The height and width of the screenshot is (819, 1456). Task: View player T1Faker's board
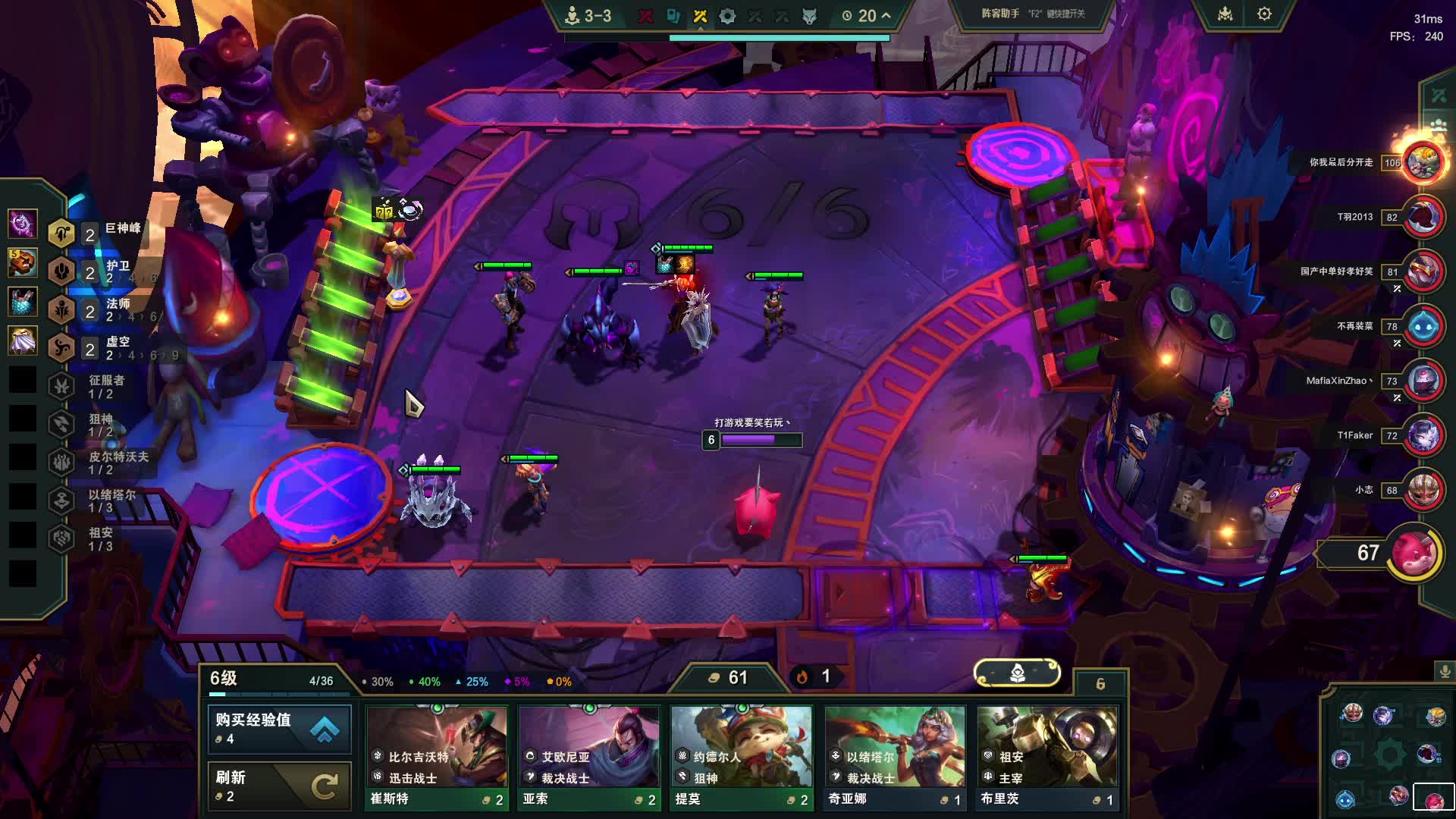pos(1423,435)
